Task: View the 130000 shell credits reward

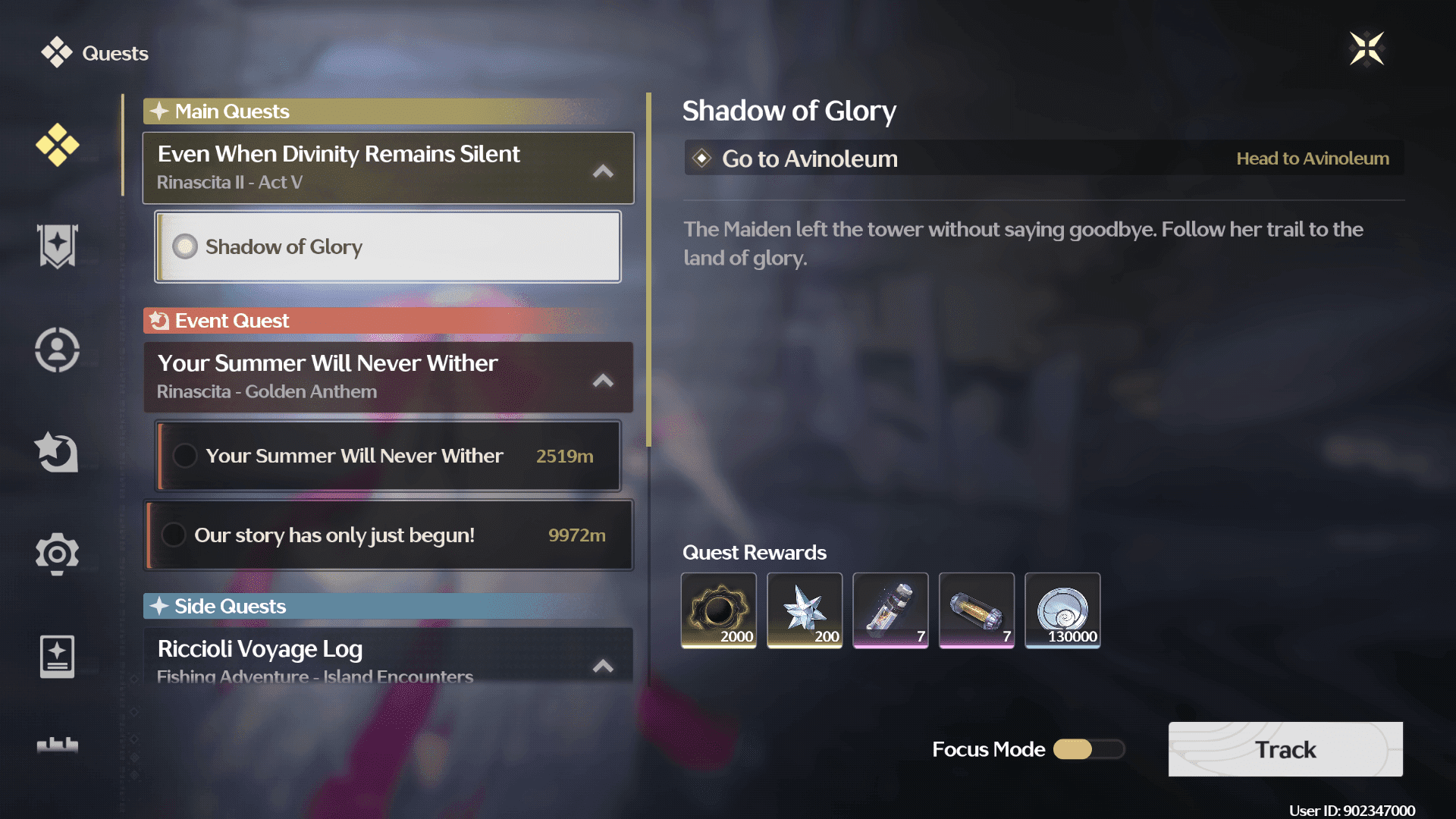Action: (x=1062, y=610)
